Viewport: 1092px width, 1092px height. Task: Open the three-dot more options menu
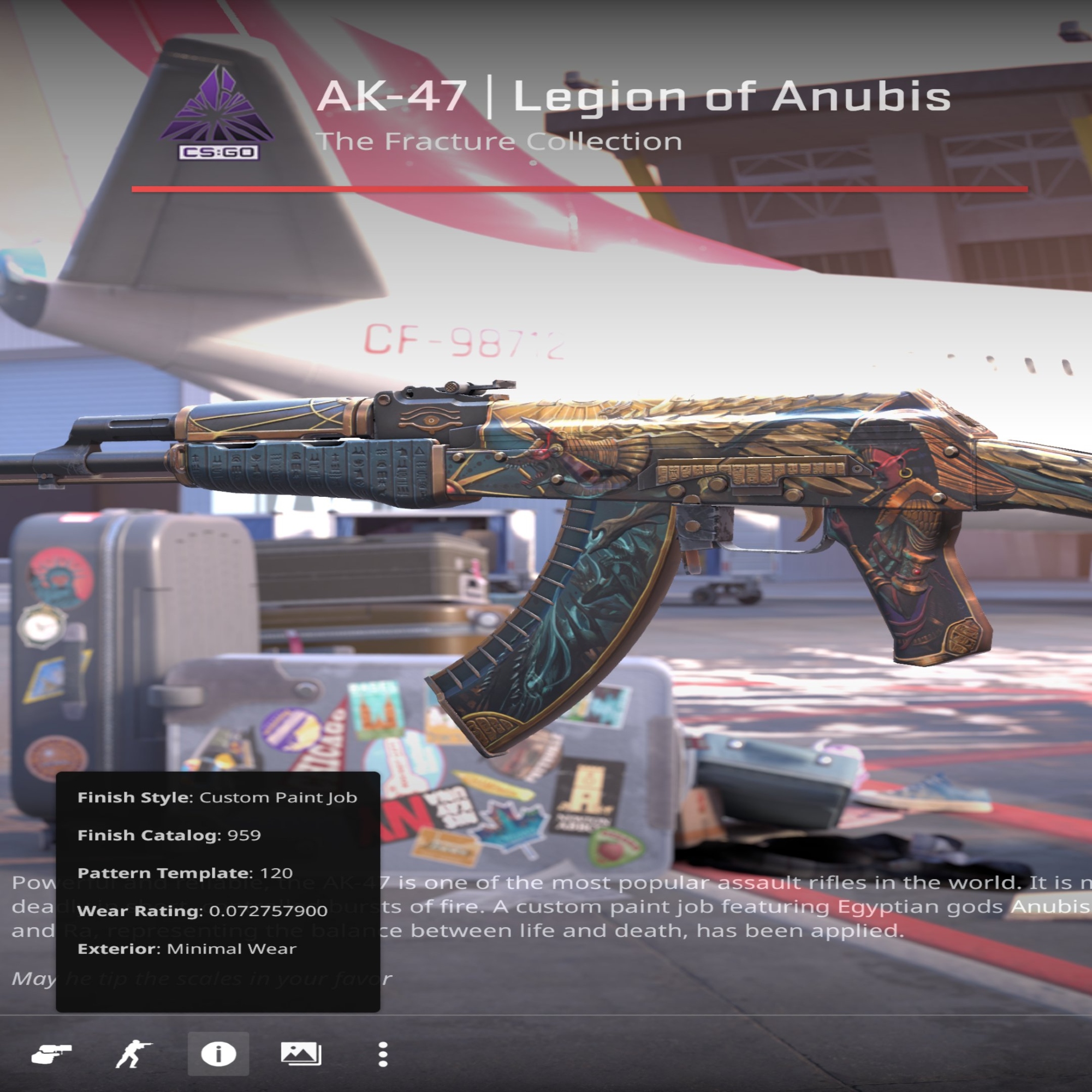pyautogui.click(x=383, y=1055)
